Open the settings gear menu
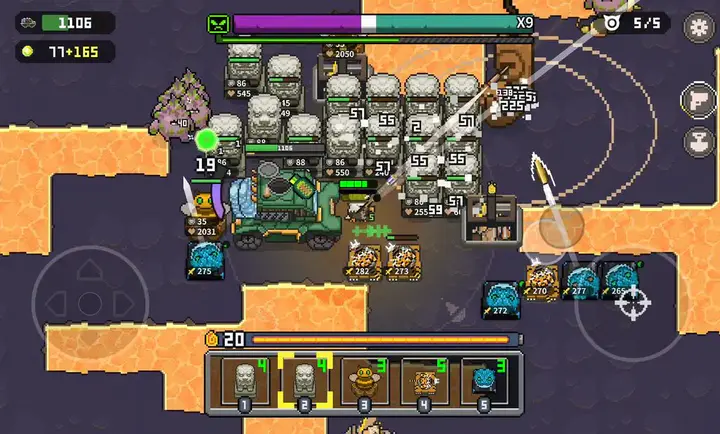720x434 pixels. click(x=698, y=27)
